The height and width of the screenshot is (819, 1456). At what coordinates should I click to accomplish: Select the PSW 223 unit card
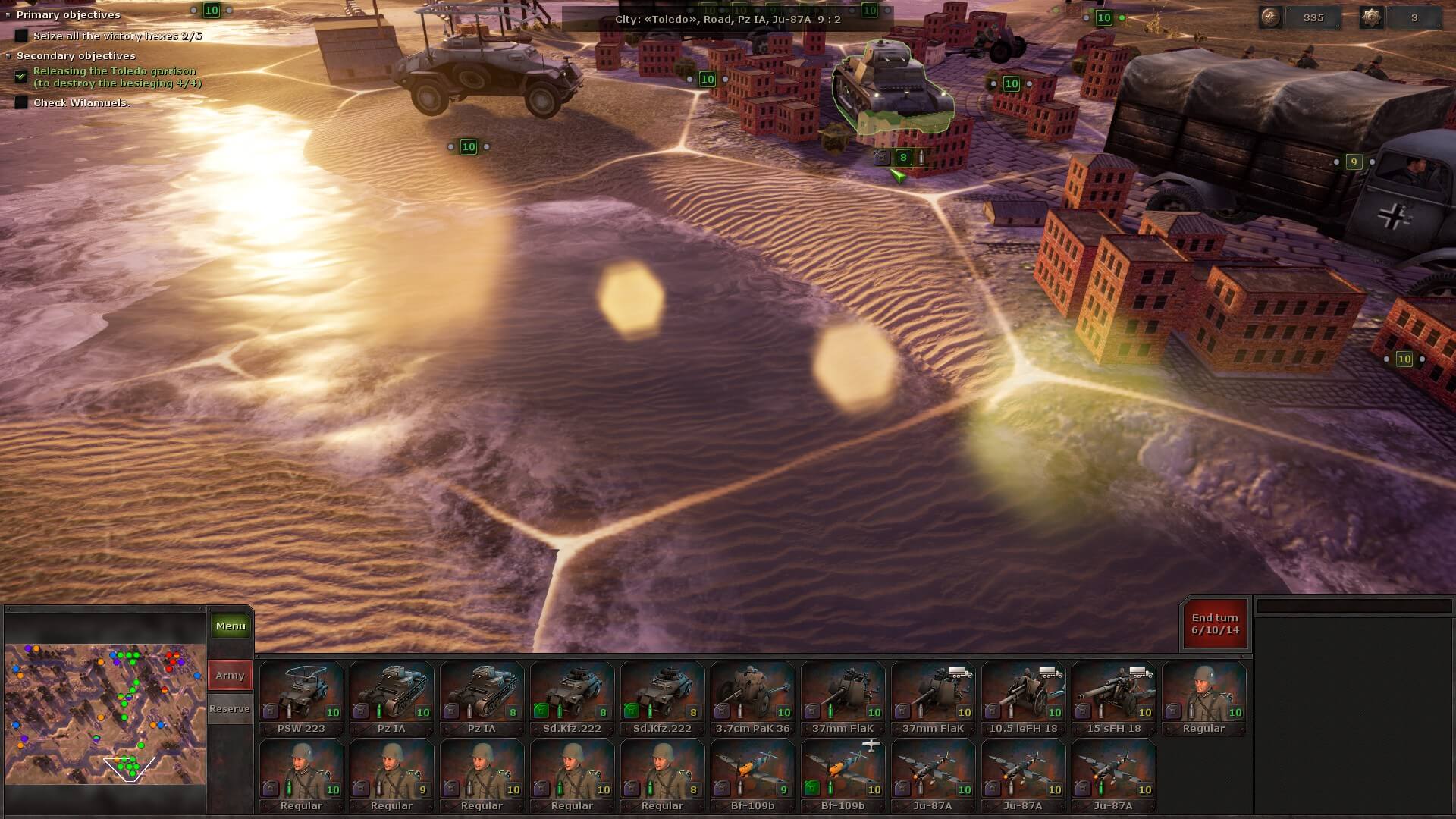(301, 698)
